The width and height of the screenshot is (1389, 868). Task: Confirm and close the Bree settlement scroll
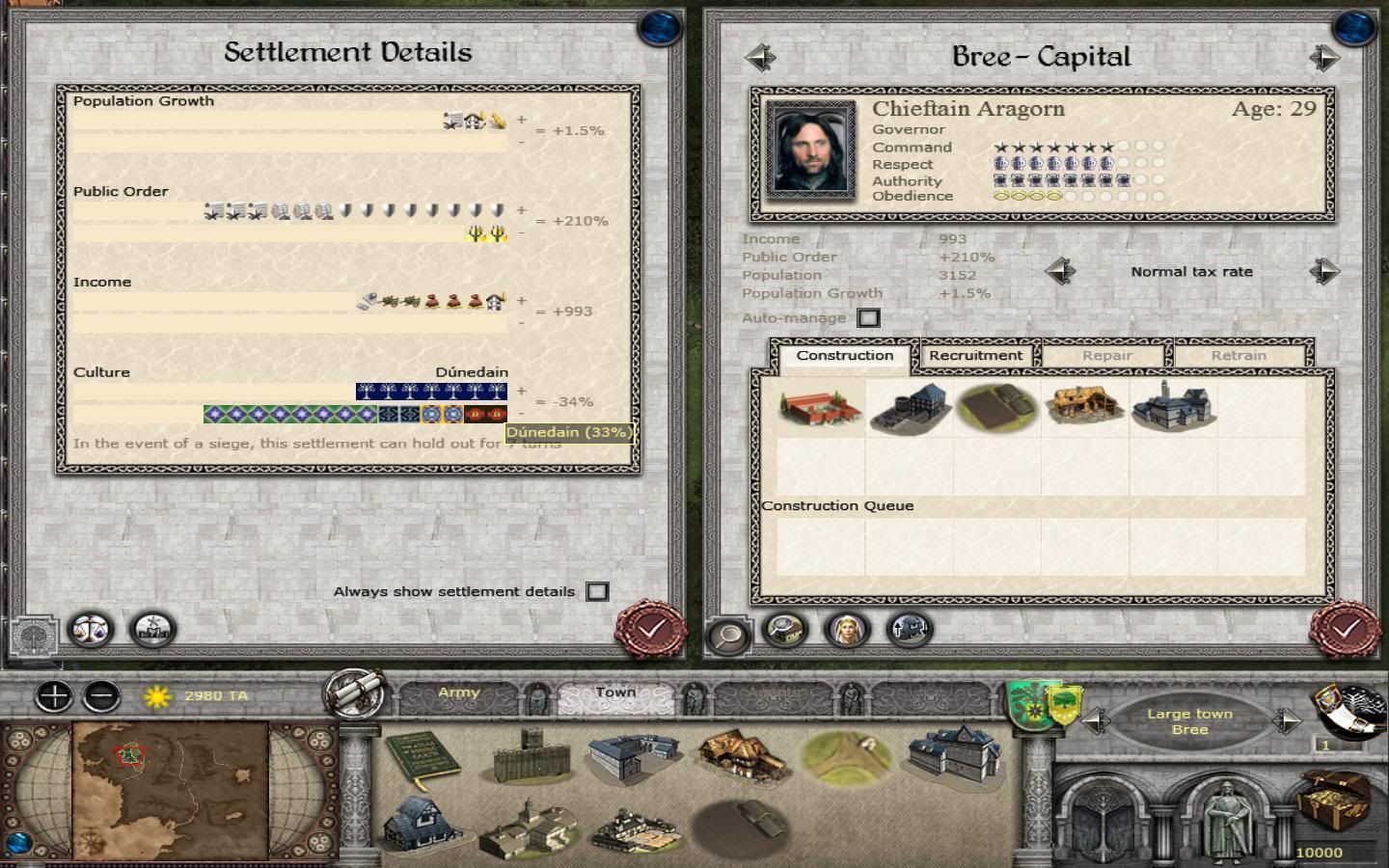tap(1346, 630)
